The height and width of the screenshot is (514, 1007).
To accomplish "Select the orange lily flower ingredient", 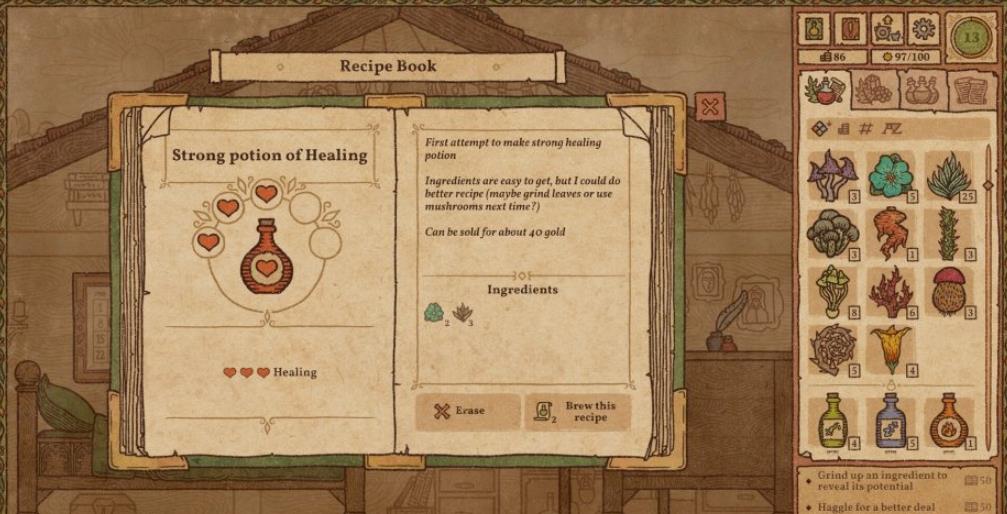I will click(887, 349).
